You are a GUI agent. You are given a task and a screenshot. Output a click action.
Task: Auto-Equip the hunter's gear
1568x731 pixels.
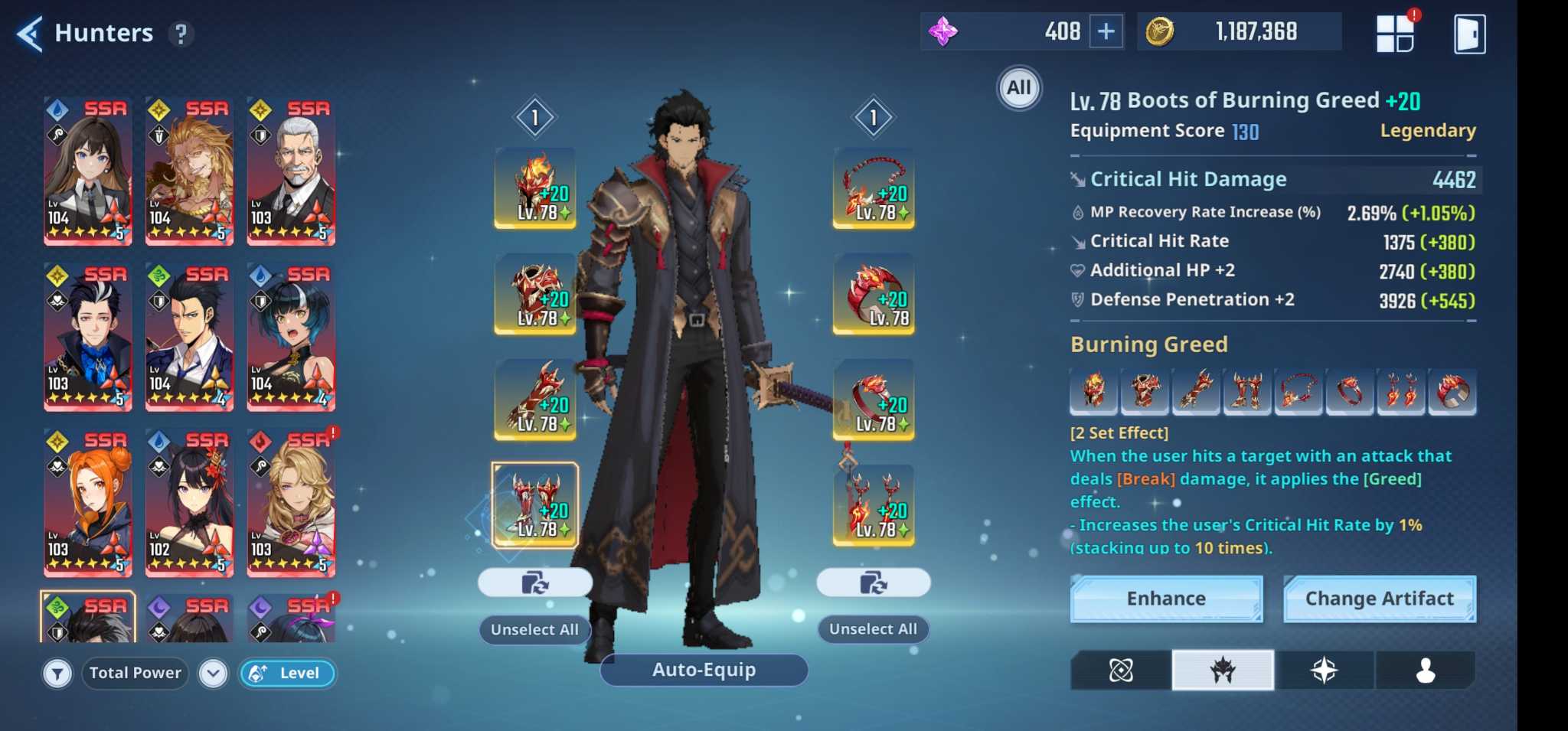click(704, 670)
